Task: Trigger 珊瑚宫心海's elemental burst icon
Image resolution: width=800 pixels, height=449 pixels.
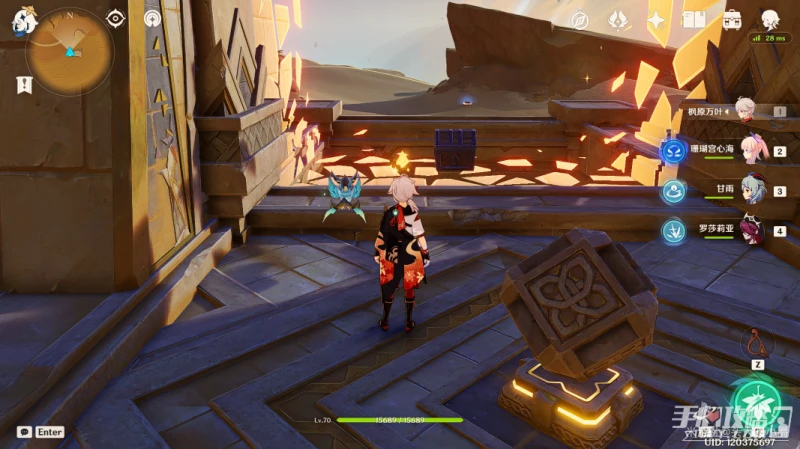Action: 672,152
